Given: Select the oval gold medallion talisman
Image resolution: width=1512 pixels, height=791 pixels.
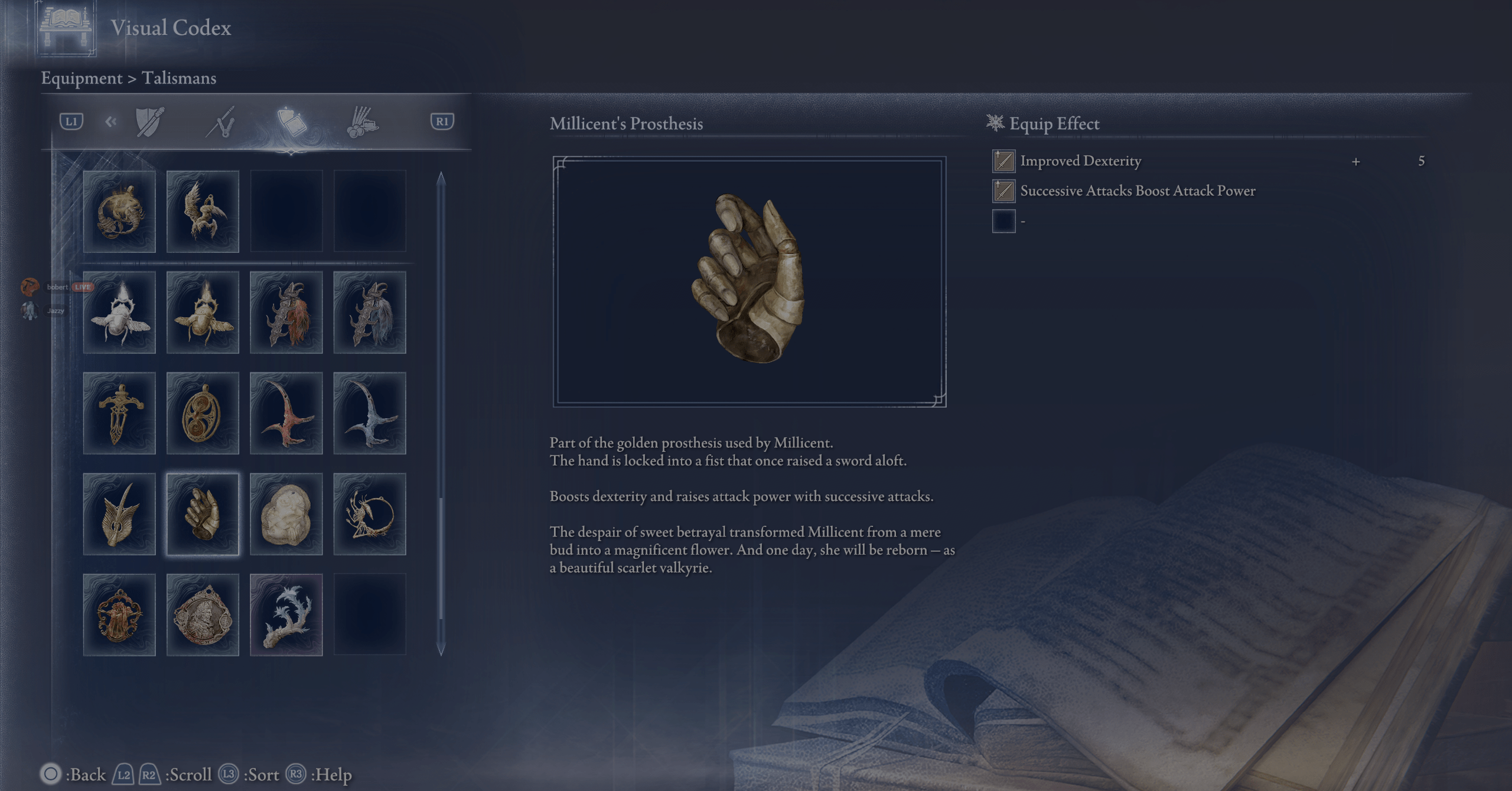Looking at the screenshot, I should point(203,414).
